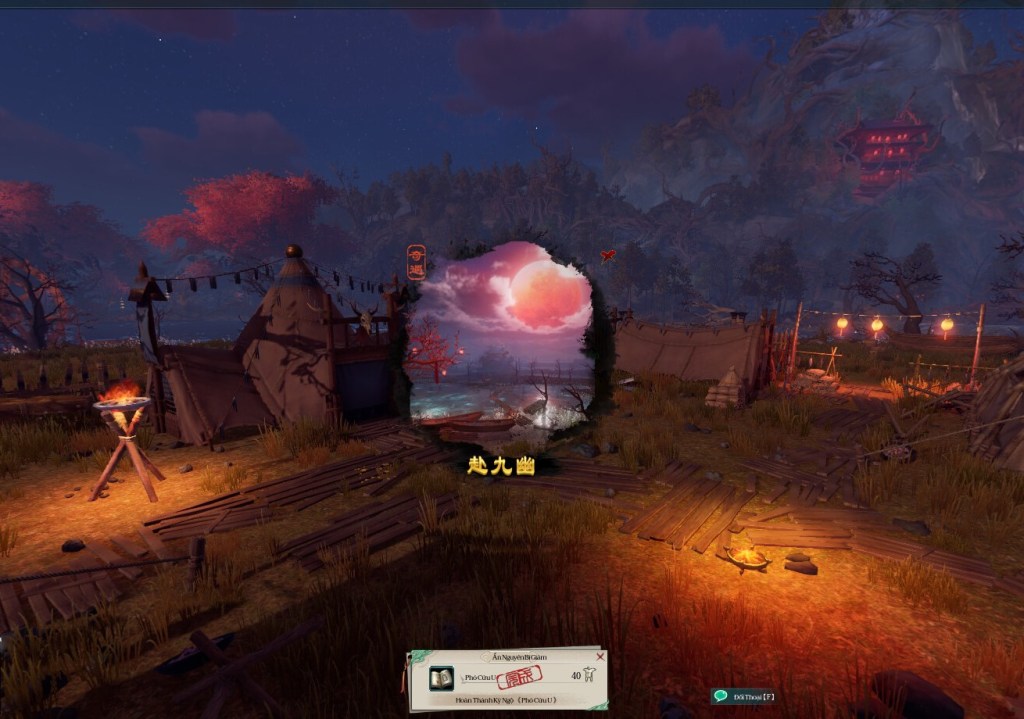Select the red seal tag beside the encounter

(417, 261)
